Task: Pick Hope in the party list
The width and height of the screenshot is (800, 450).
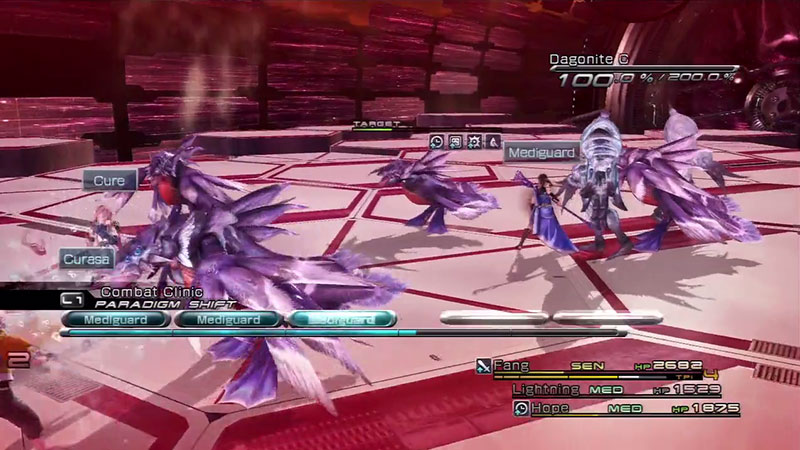Action: (550, 408)
